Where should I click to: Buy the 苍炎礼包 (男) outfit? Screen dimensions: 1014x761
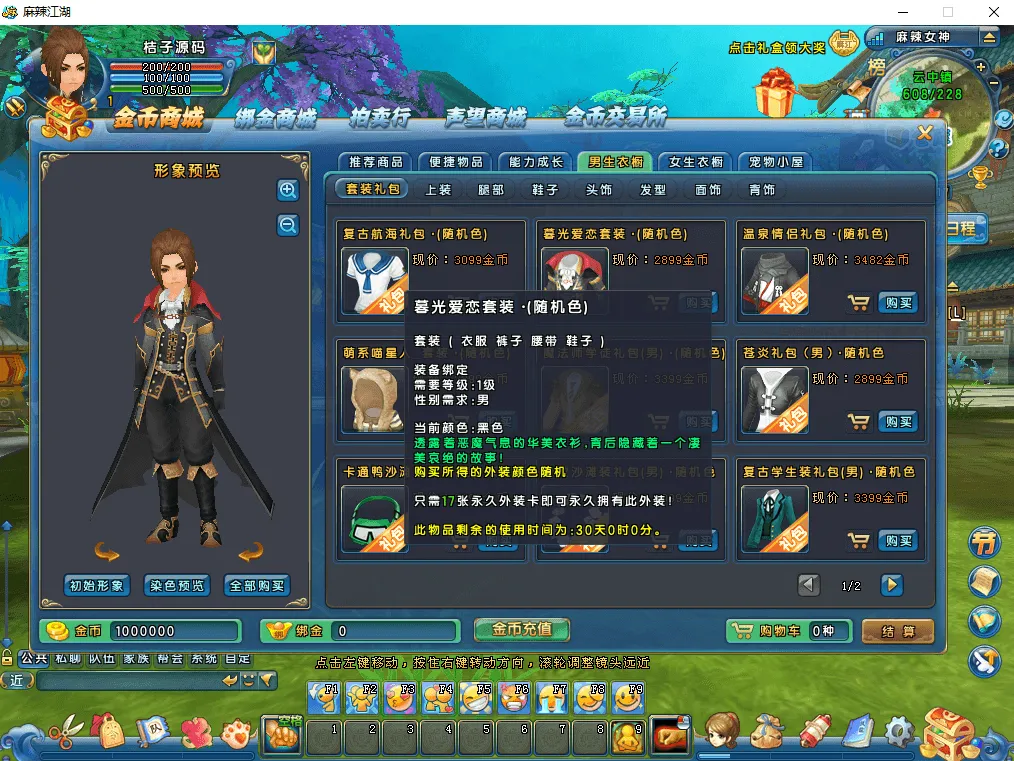point(898,422)
